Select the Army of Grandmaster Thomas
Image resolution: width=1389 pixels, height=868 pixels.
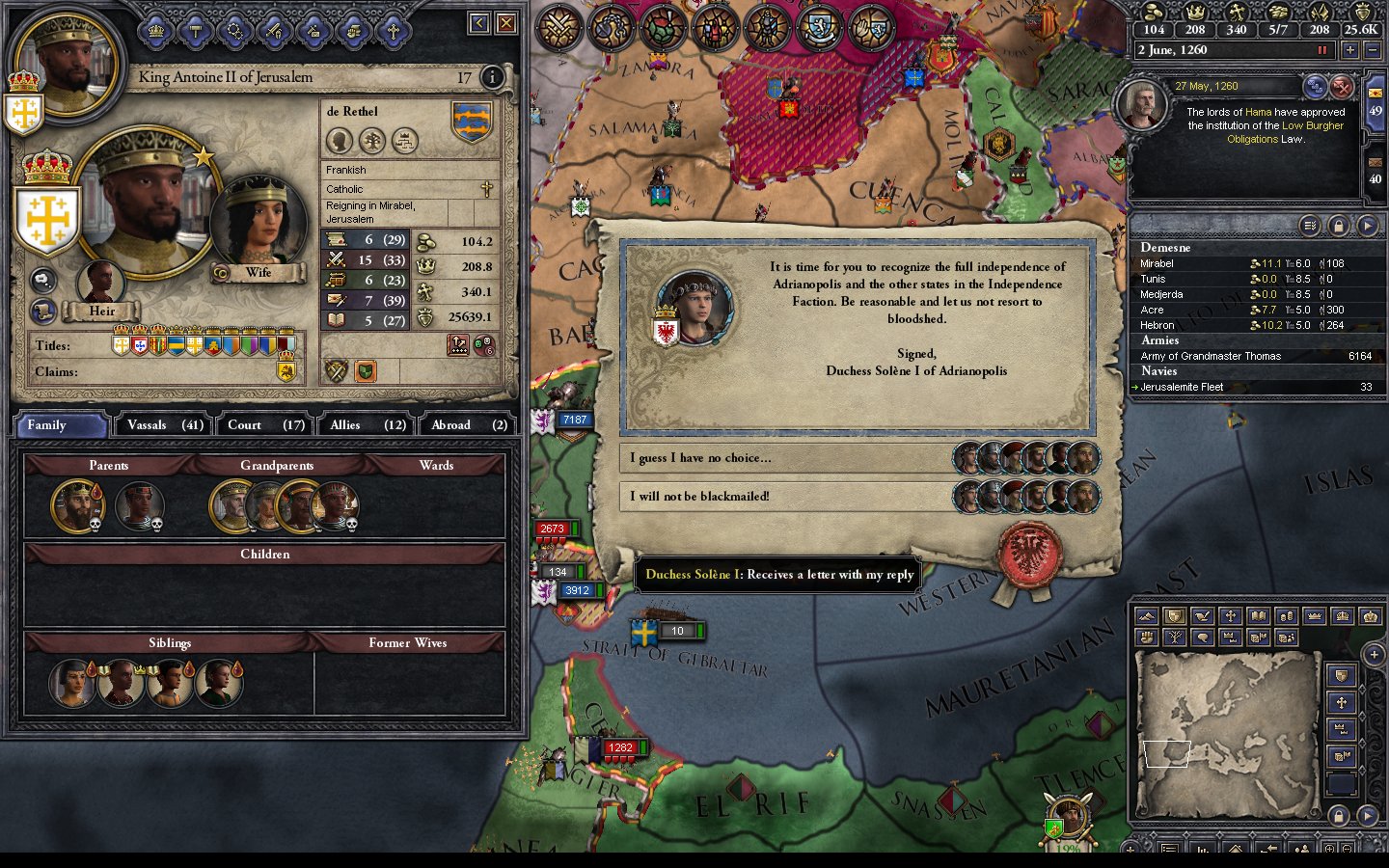pos(1211,356)
